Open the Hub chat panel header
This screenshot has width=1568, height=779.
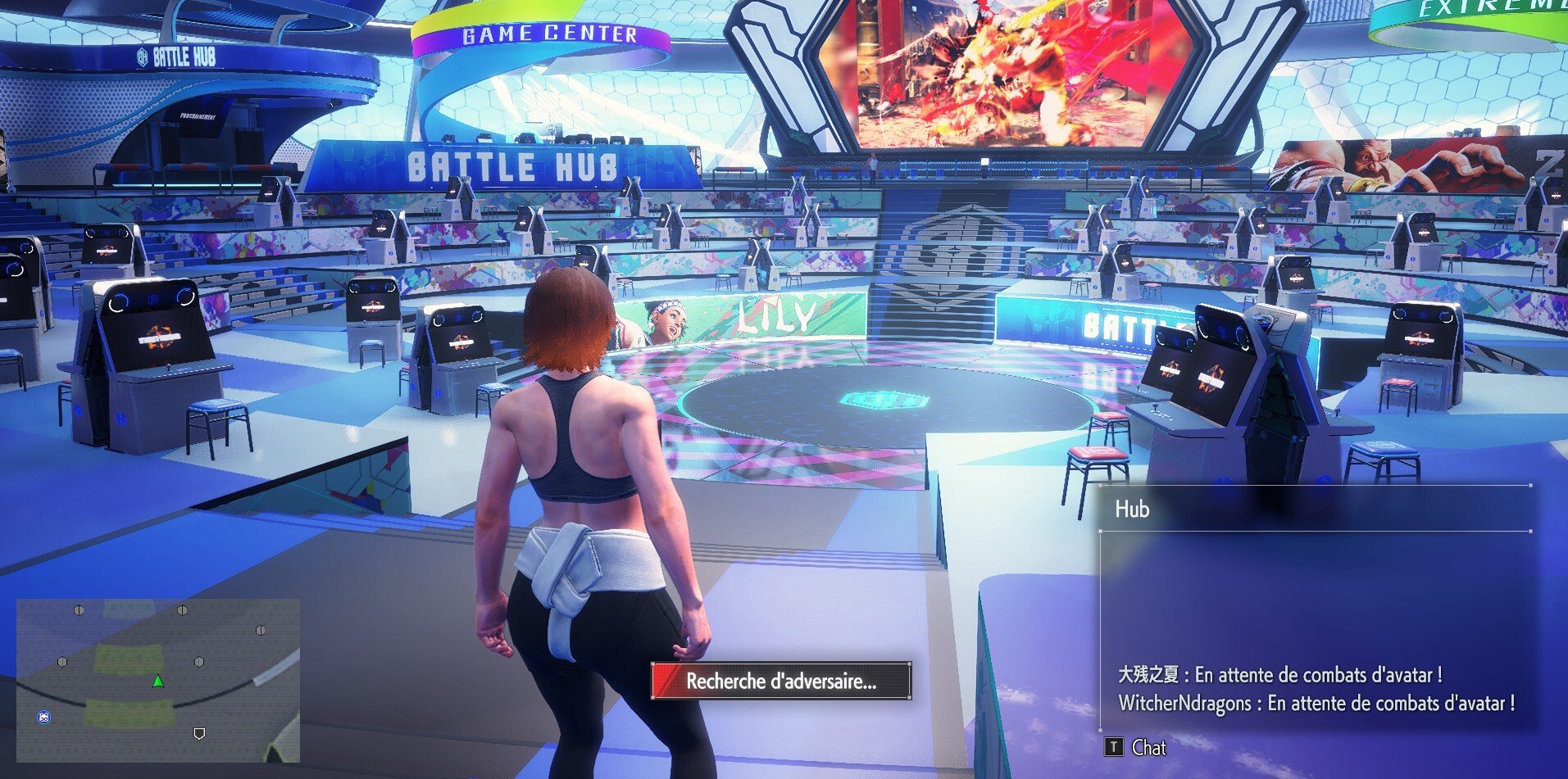click(x=1132, y=510)
